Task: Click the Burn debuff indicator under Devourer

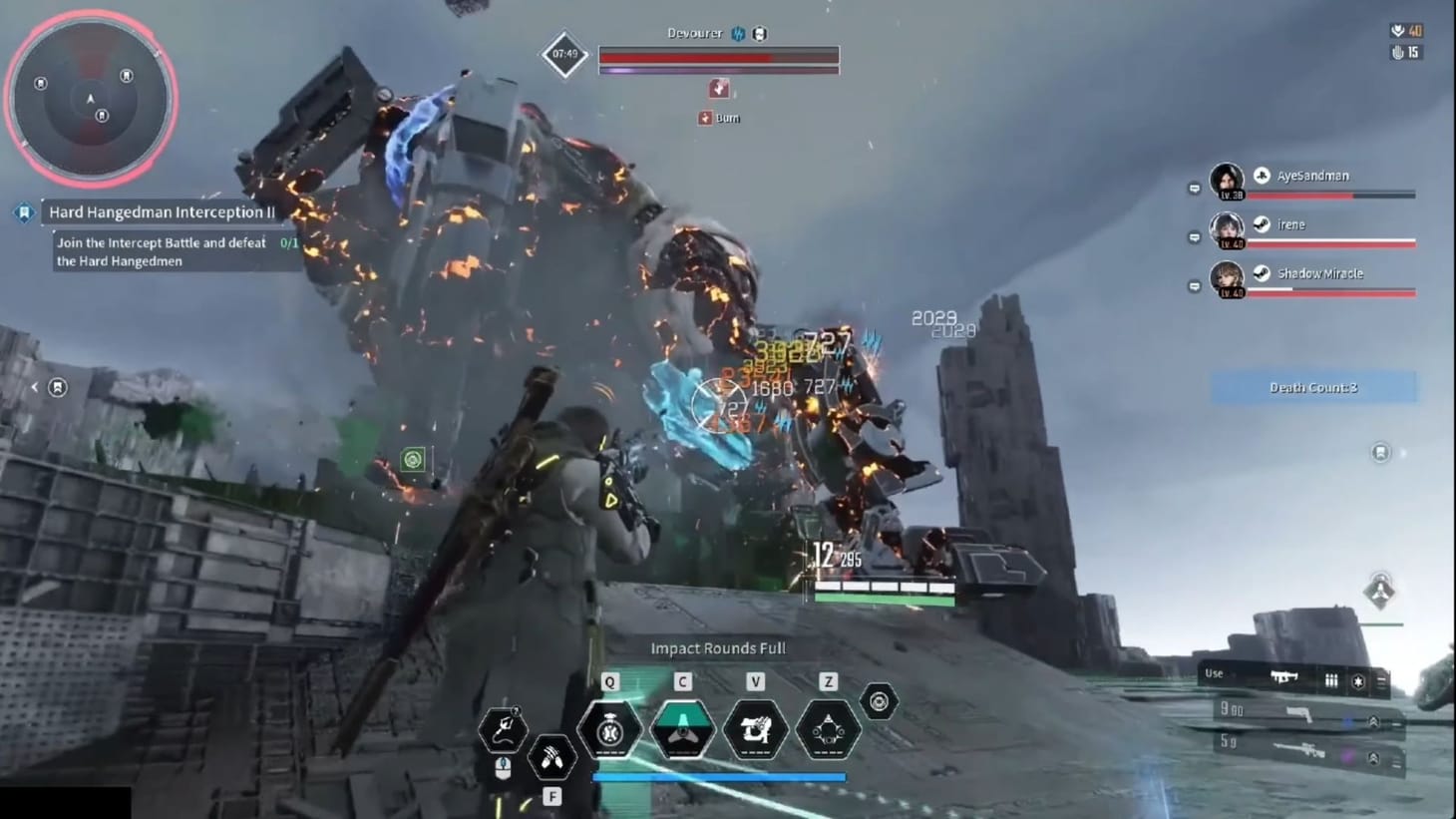Action: point(720,117)
